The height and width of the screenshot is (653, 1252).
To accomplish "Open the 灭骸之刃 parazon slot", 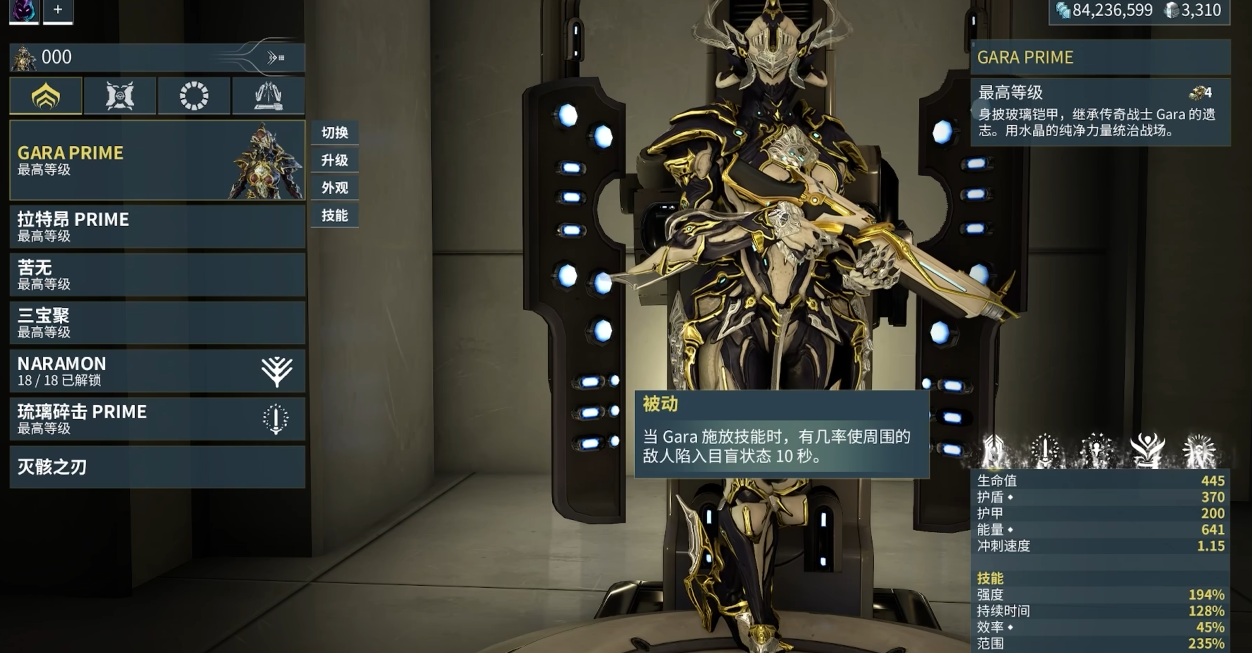I will pyautogui.click(x=157, y=466).
